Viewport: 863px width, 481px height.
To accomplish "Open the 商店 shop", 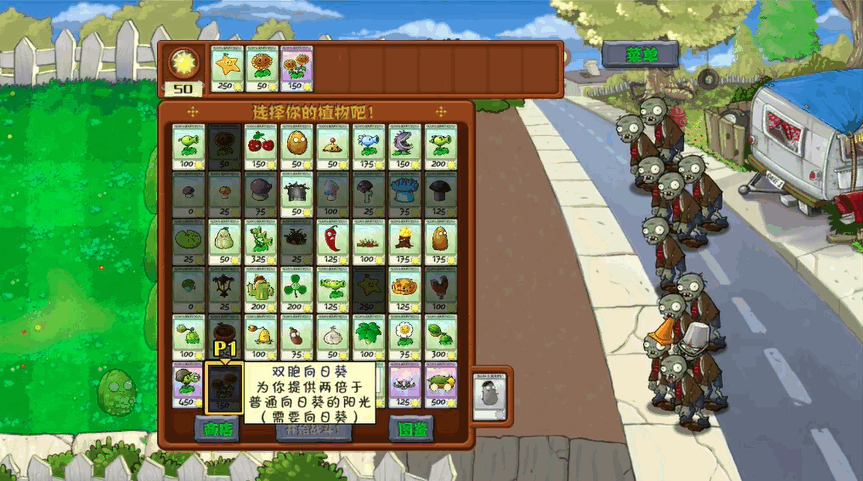I will [x=216, y=429].
